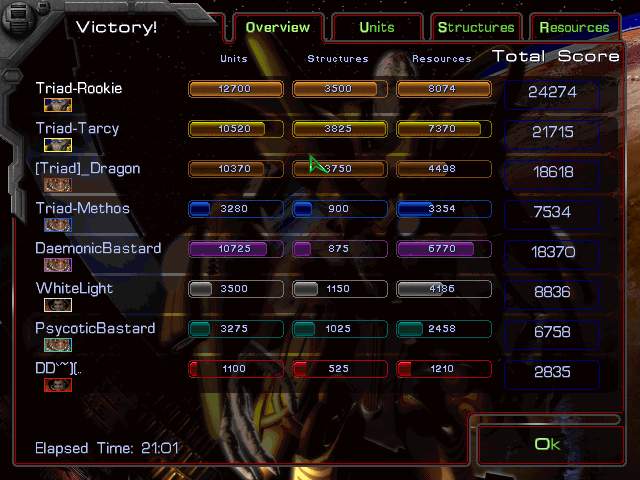Select the Resources tab
640x480 pixels.
tap(574, 28)
